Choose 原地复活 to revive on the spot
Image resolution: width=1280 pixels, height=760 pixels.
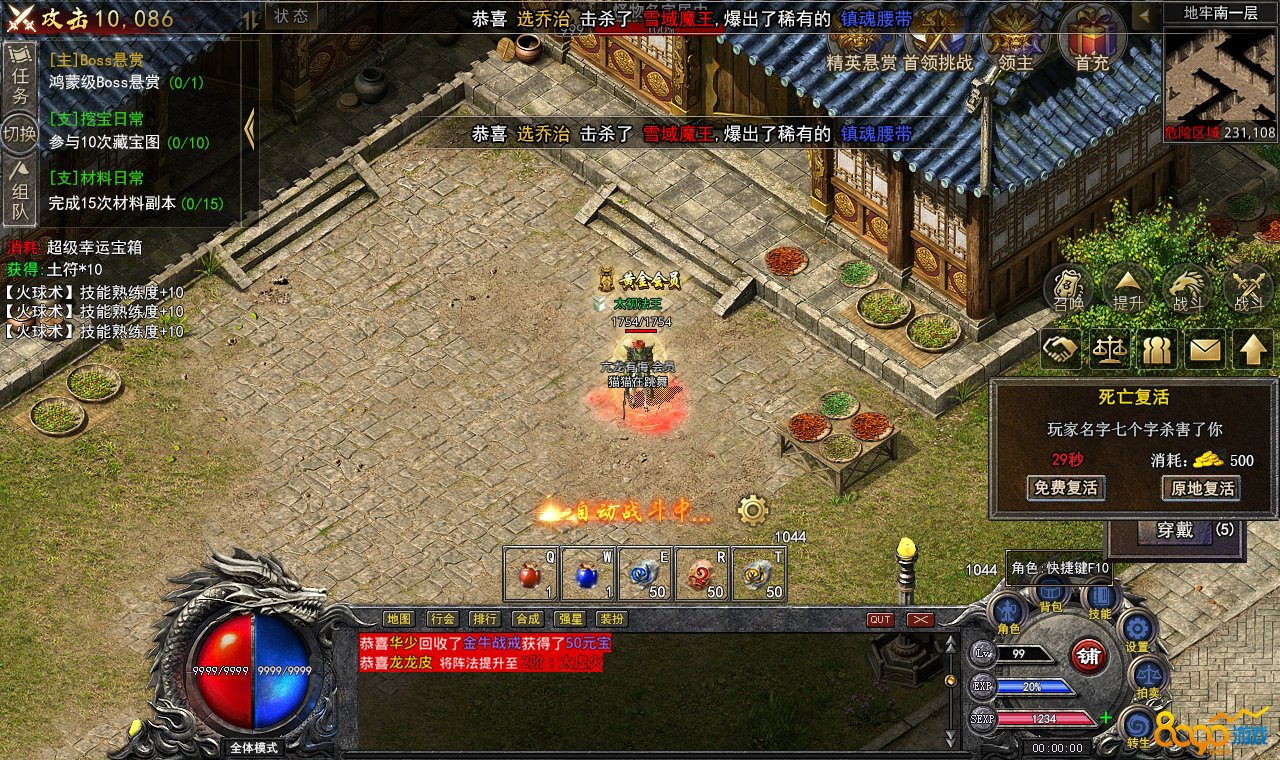[x=1200, y=488]
